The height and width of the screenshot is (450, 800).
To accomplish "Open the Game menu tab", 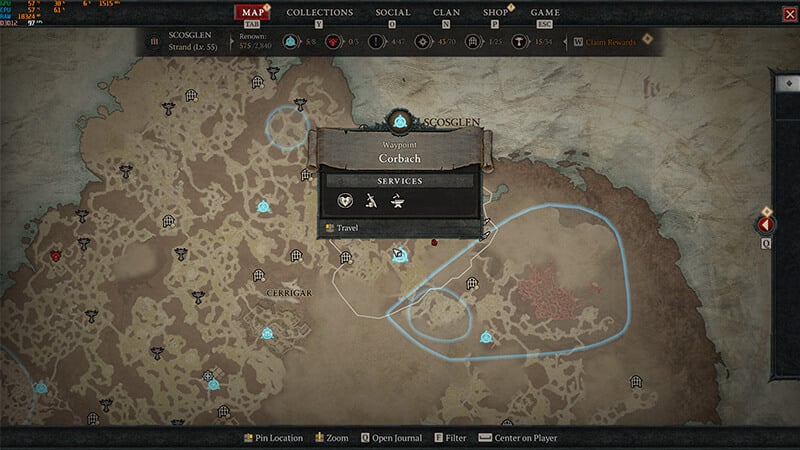I will click(544, 13).
